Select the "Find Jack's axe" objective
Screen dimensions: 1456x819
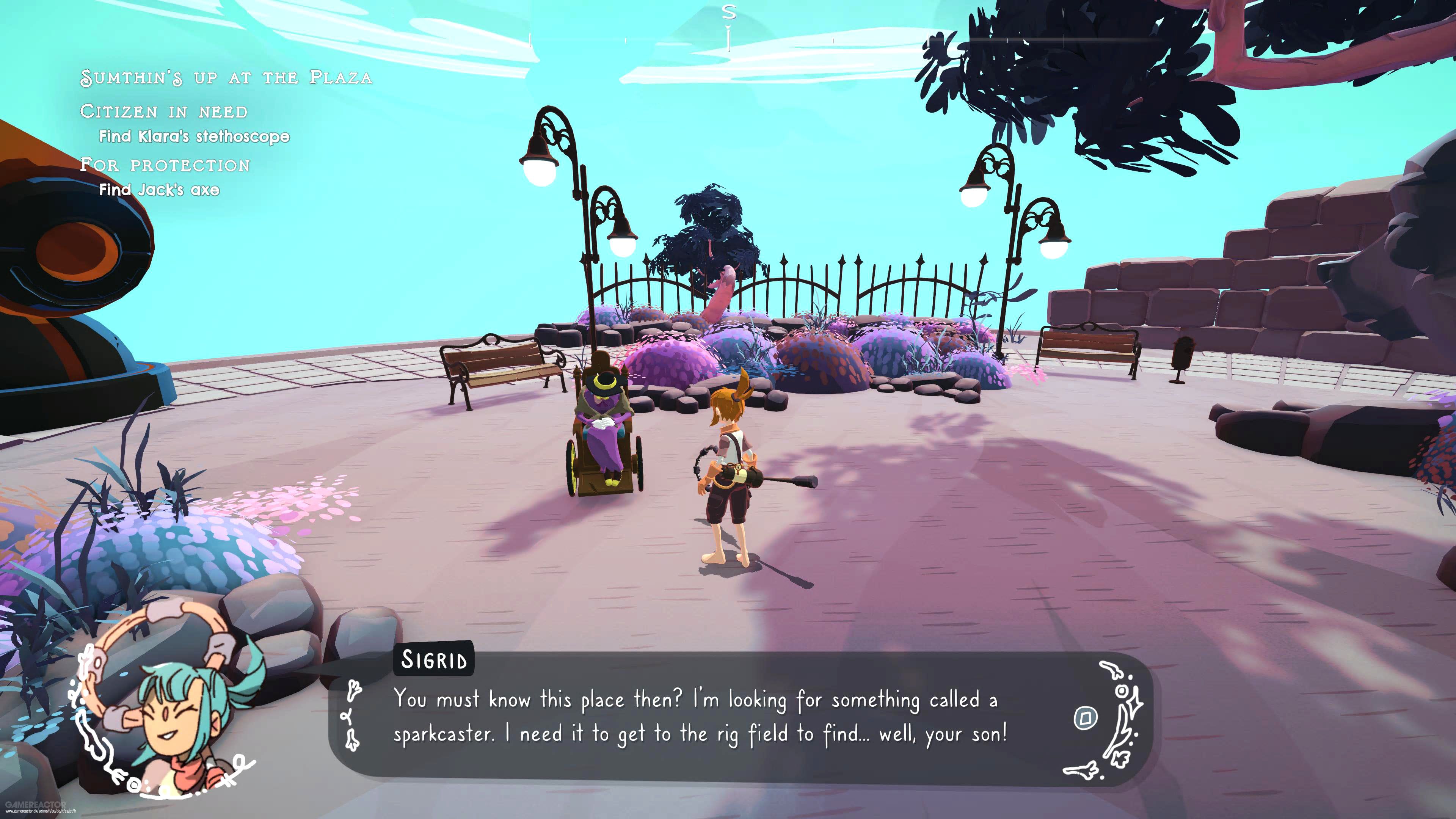(x=159, y=190)
